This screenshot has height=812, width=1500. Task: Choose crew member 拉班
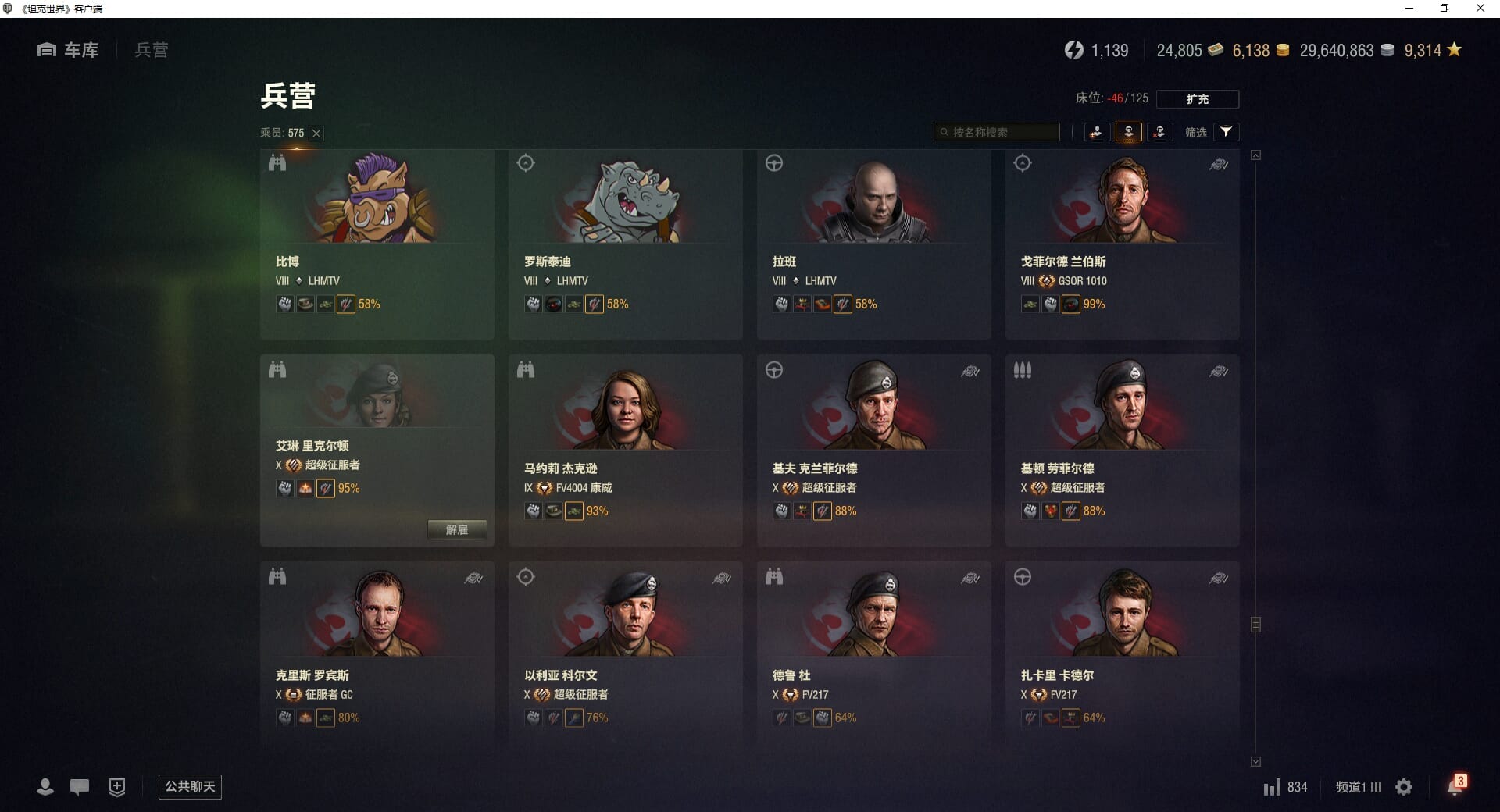tap(873, 244)
